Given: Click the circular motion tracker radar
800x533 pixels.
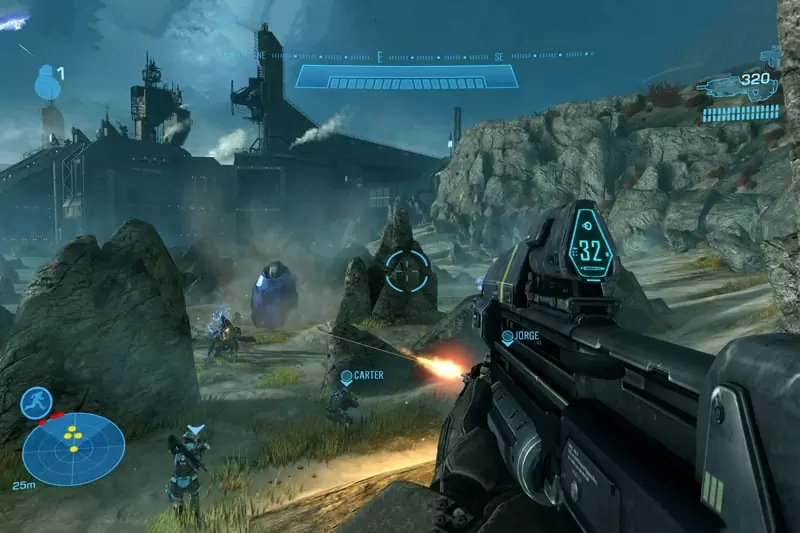Looking at the screenshot, I should (73, 449).
